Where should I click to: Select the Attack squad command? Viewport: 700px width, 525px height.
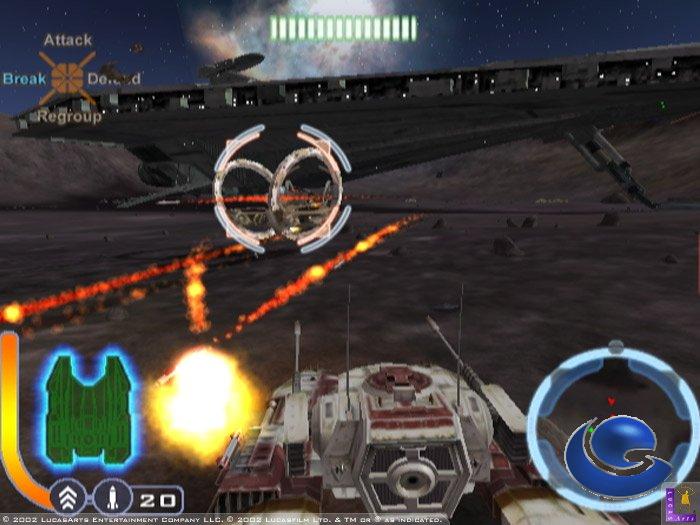(x=68, y=40)
